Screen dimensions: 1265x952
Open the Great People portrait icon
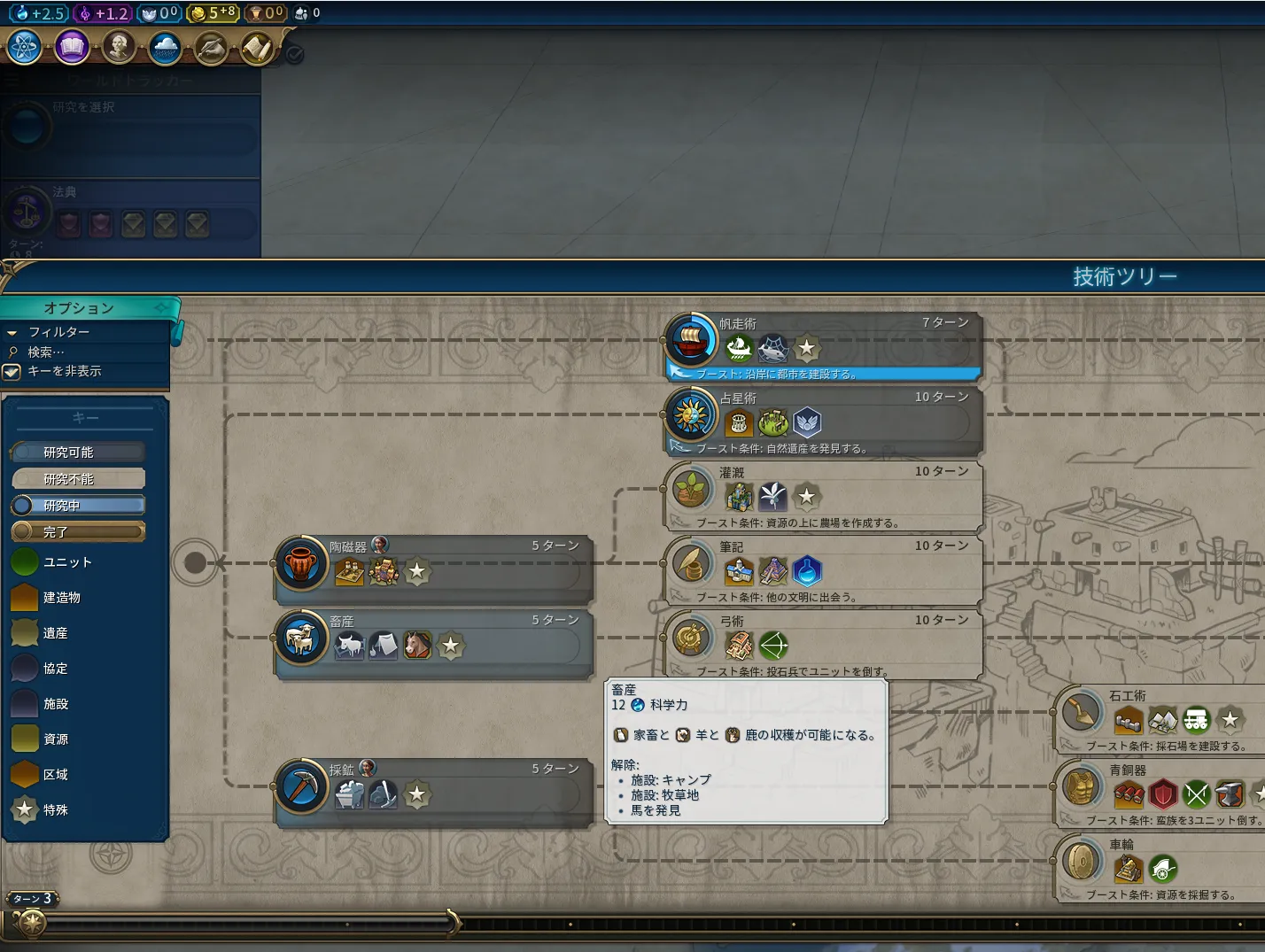pos(119,47)
